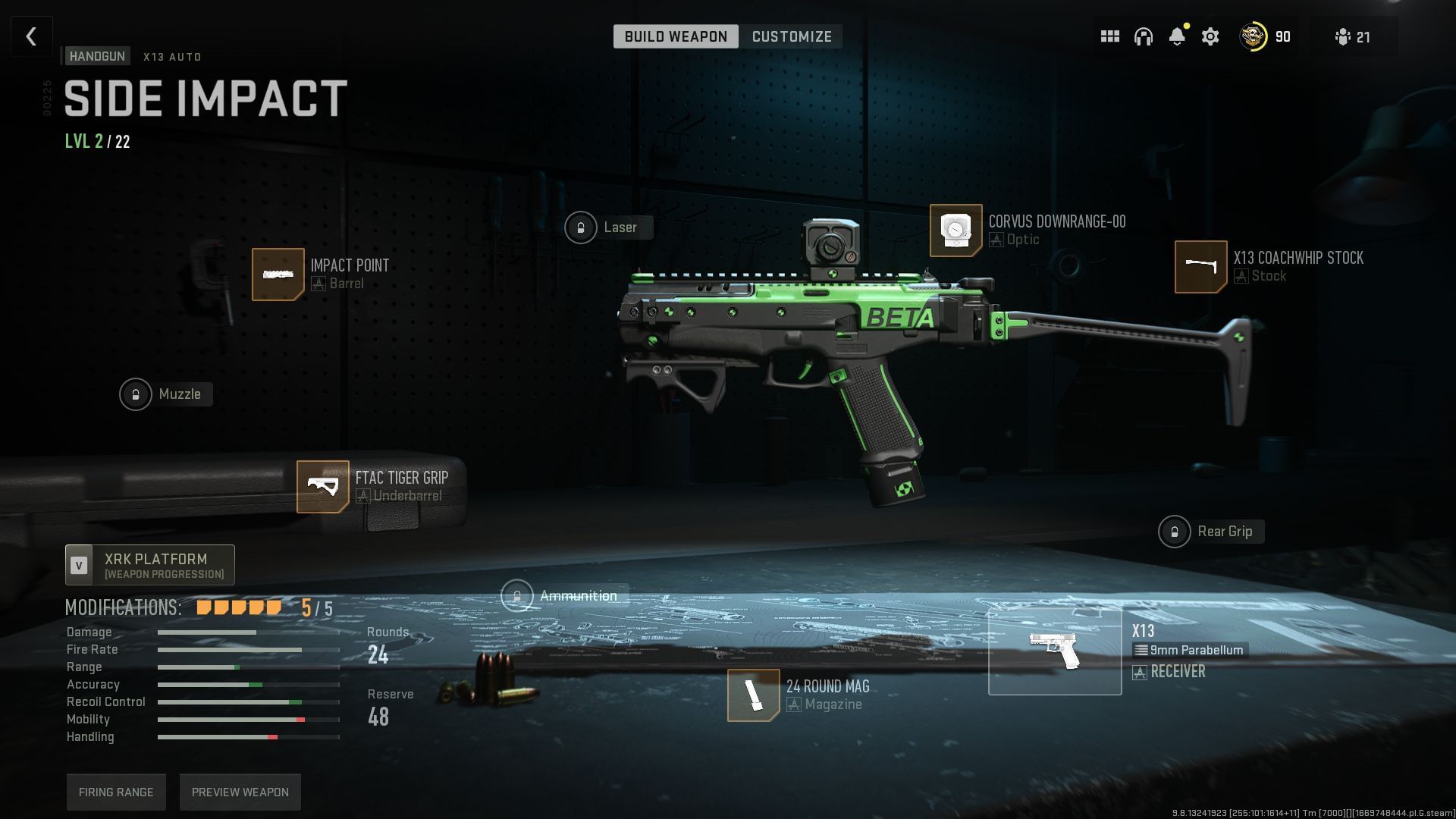Open the notifications bell icon
Viewport: 1456px width, 819px height.
click(1178, 36)
